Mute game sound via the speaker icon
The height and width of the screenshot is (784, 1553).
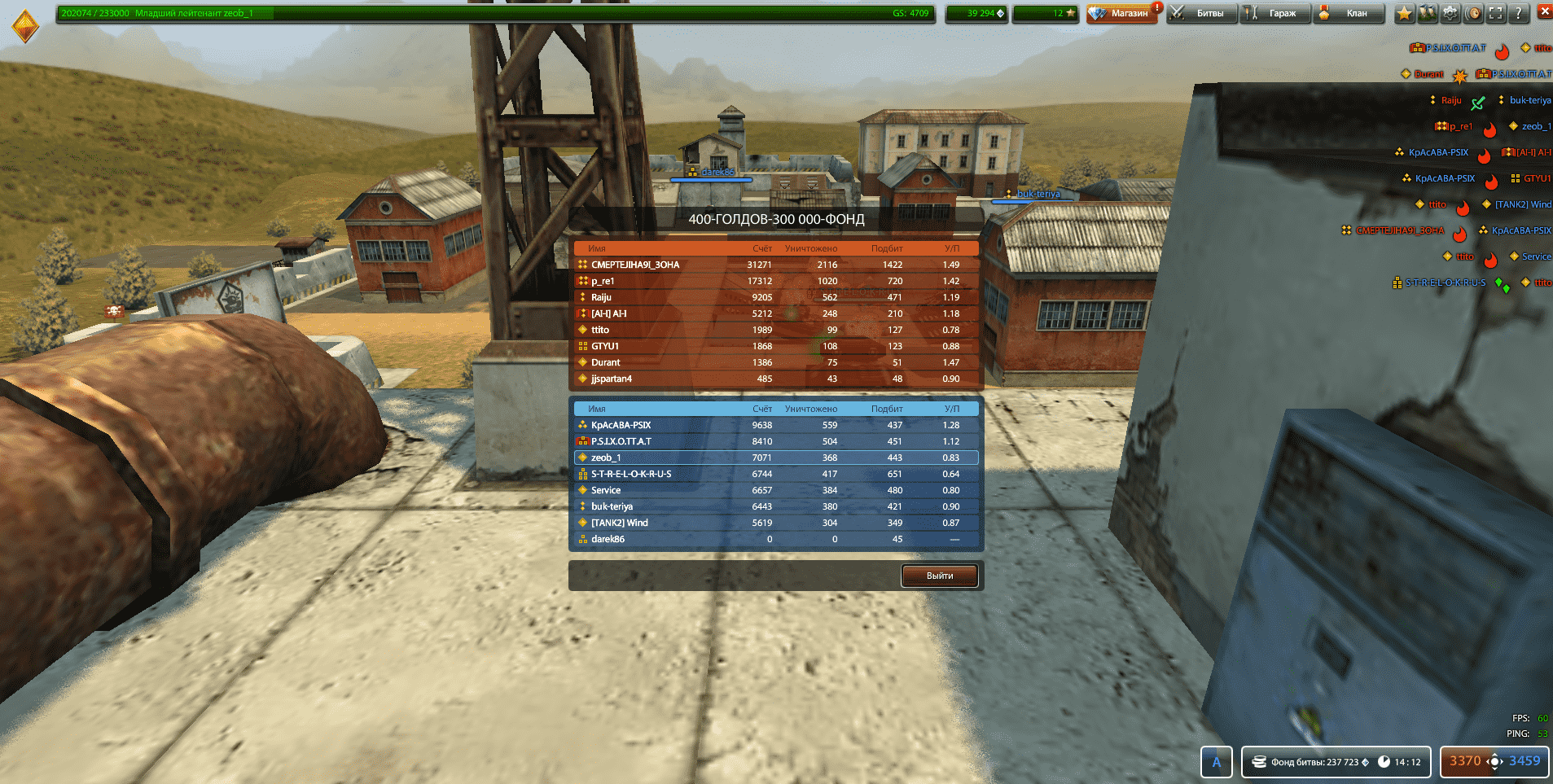[x=1474, y=13]
